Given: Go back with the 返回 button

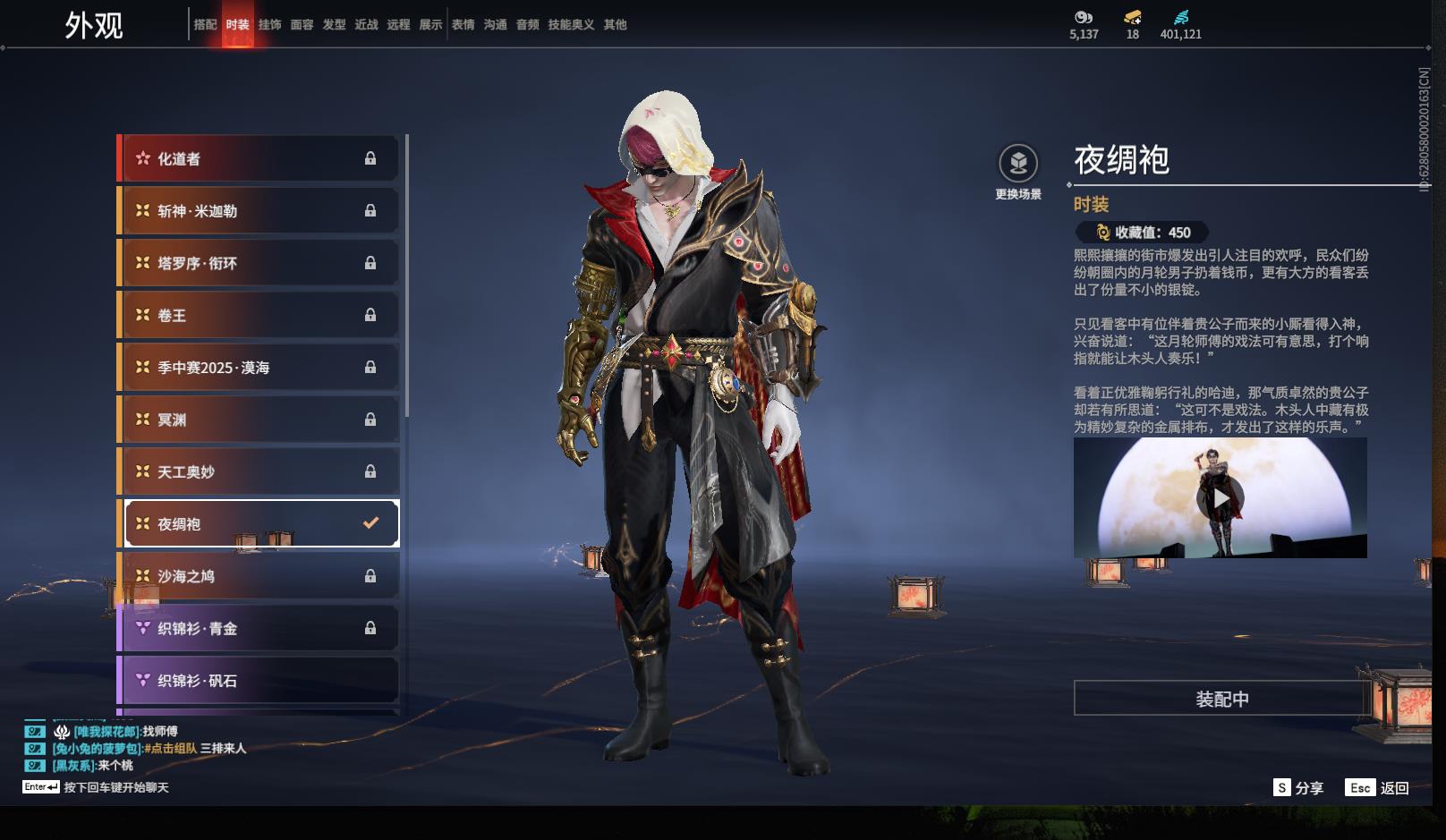Looking at the screenshot, I should pyautogui.click(x=1378, y=788).
